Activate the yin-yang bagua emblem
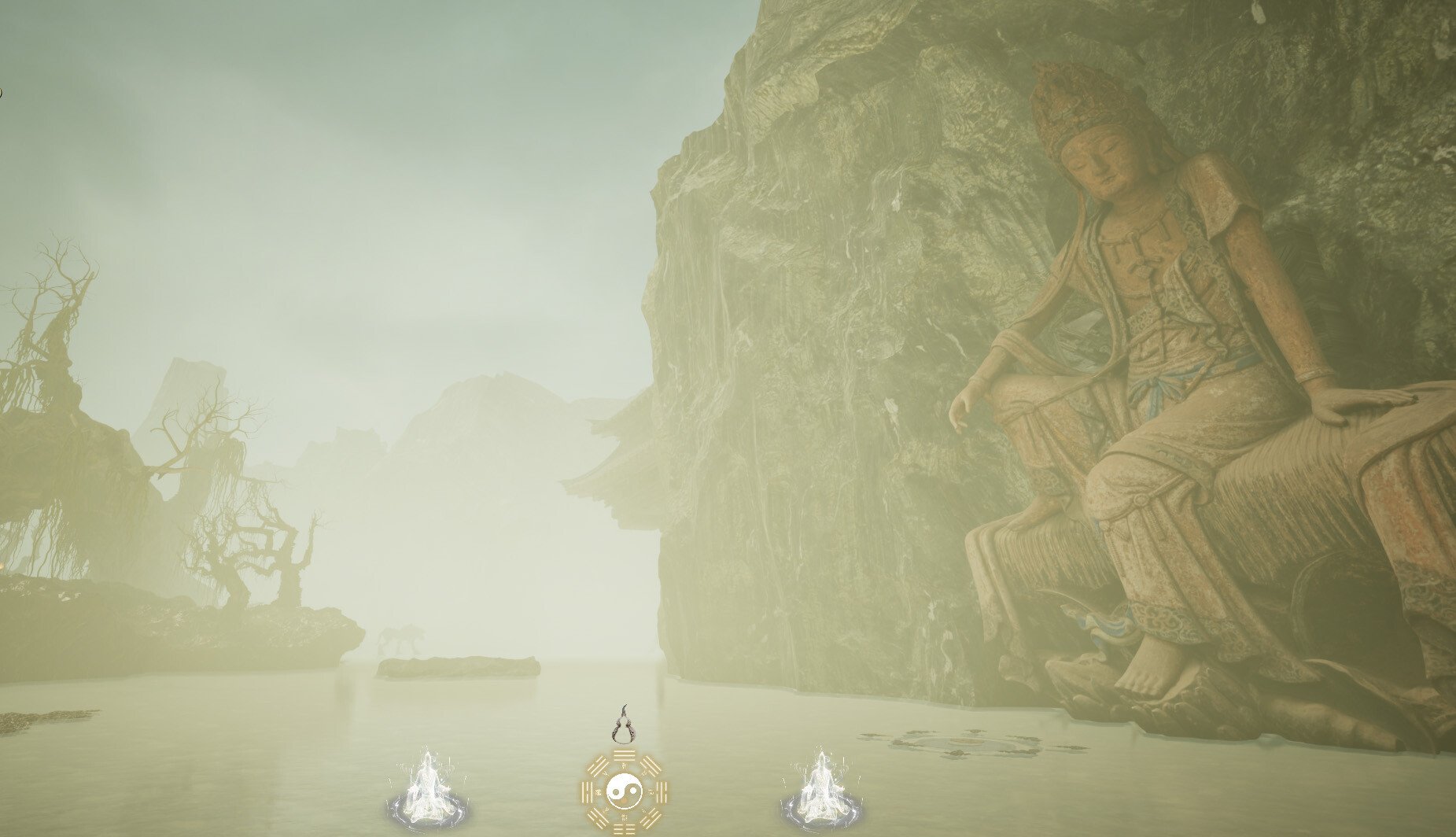1456x837 pixels. pyautogui.click(x=625, y=789)
